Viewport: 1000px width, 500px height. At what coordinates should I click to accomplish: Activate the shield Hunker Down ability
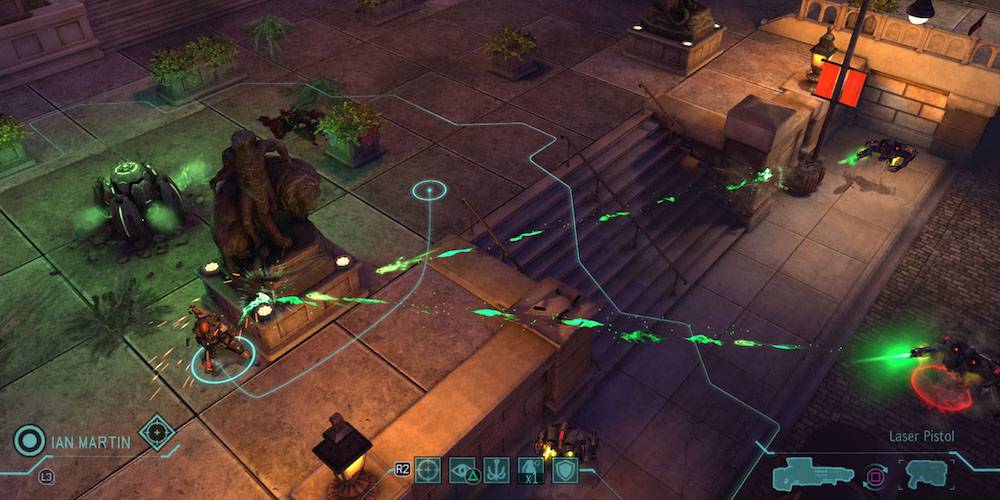565,470
